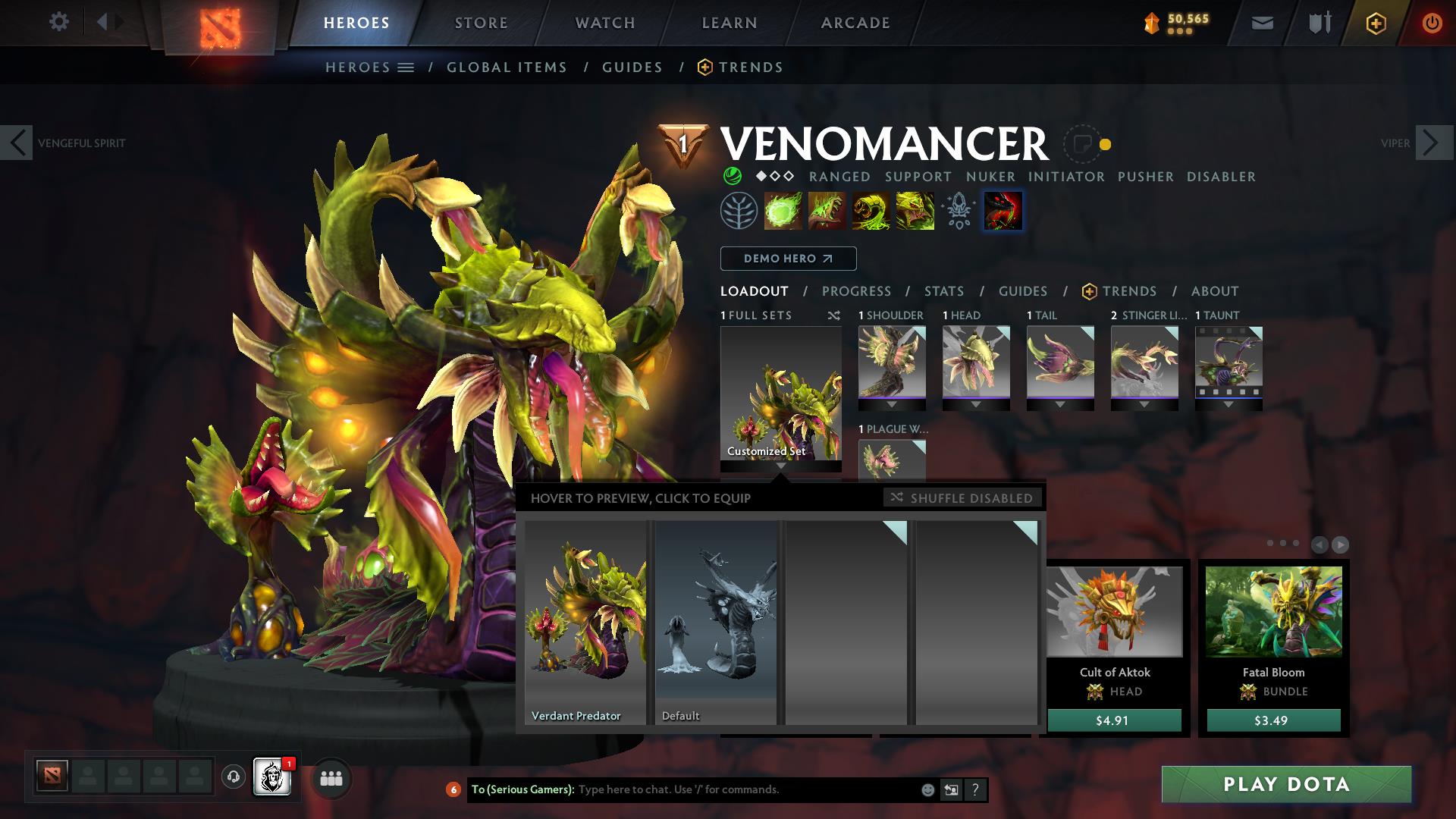
Task: Select the Verdant Predator set thumbnail
Action: 584,618
